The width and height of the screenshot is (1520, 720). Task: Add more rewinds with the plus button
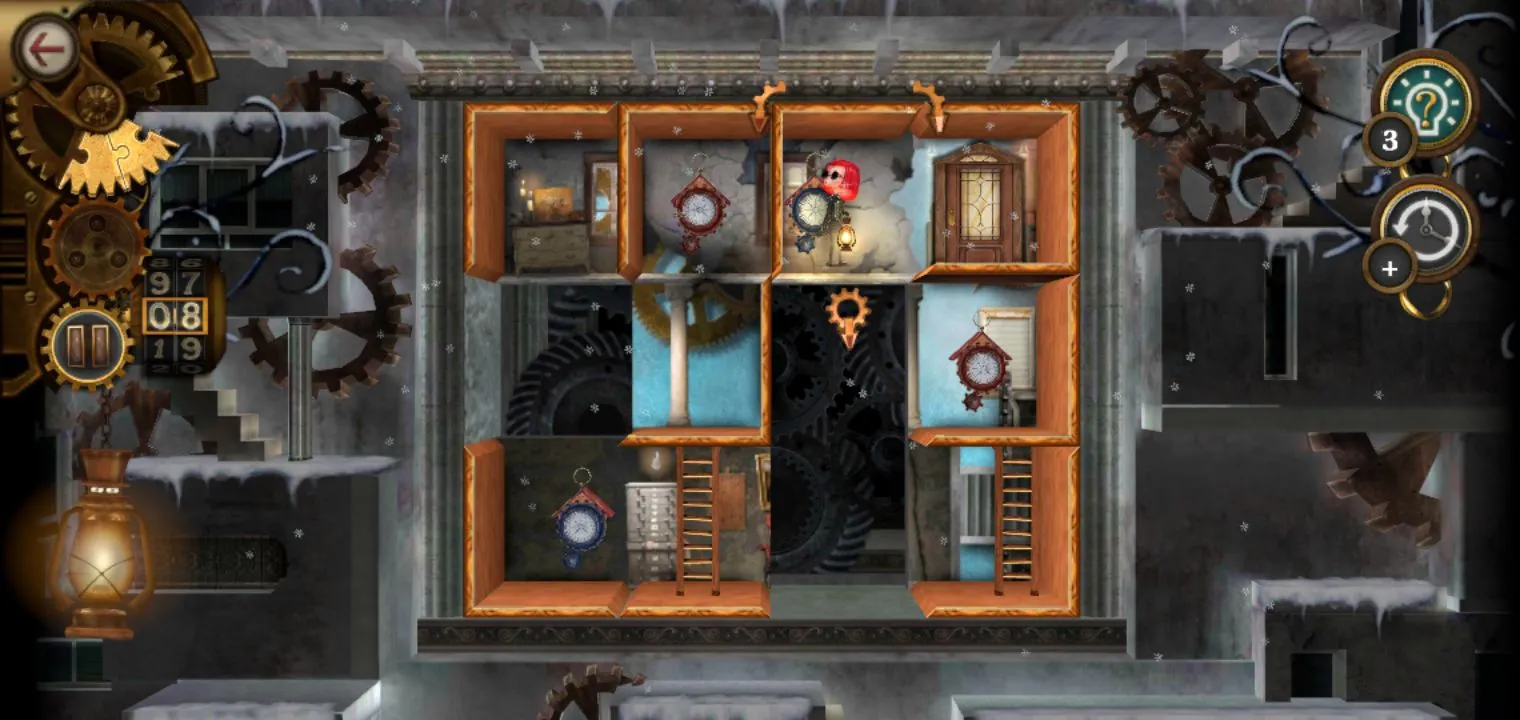click(1390, 269)
